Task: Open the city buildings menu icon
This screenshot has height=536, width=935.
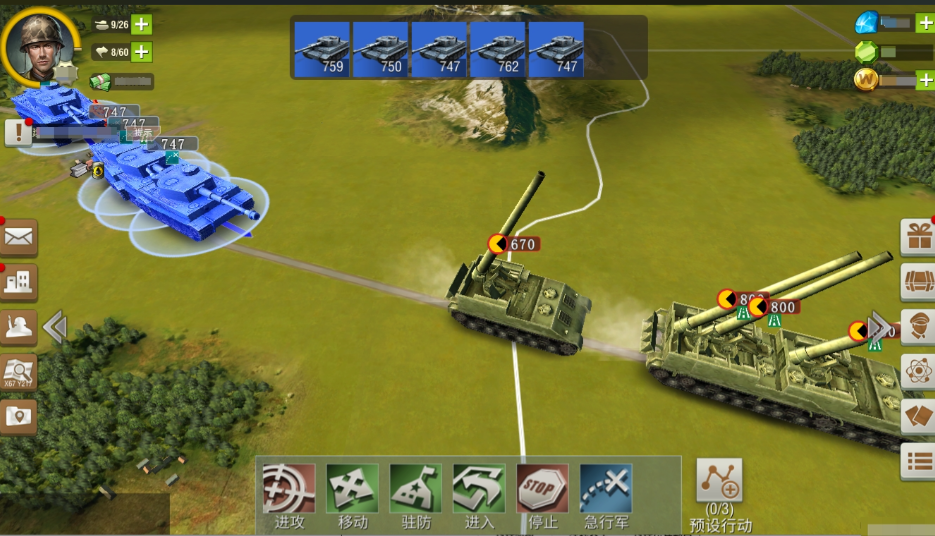Action: 19,282
